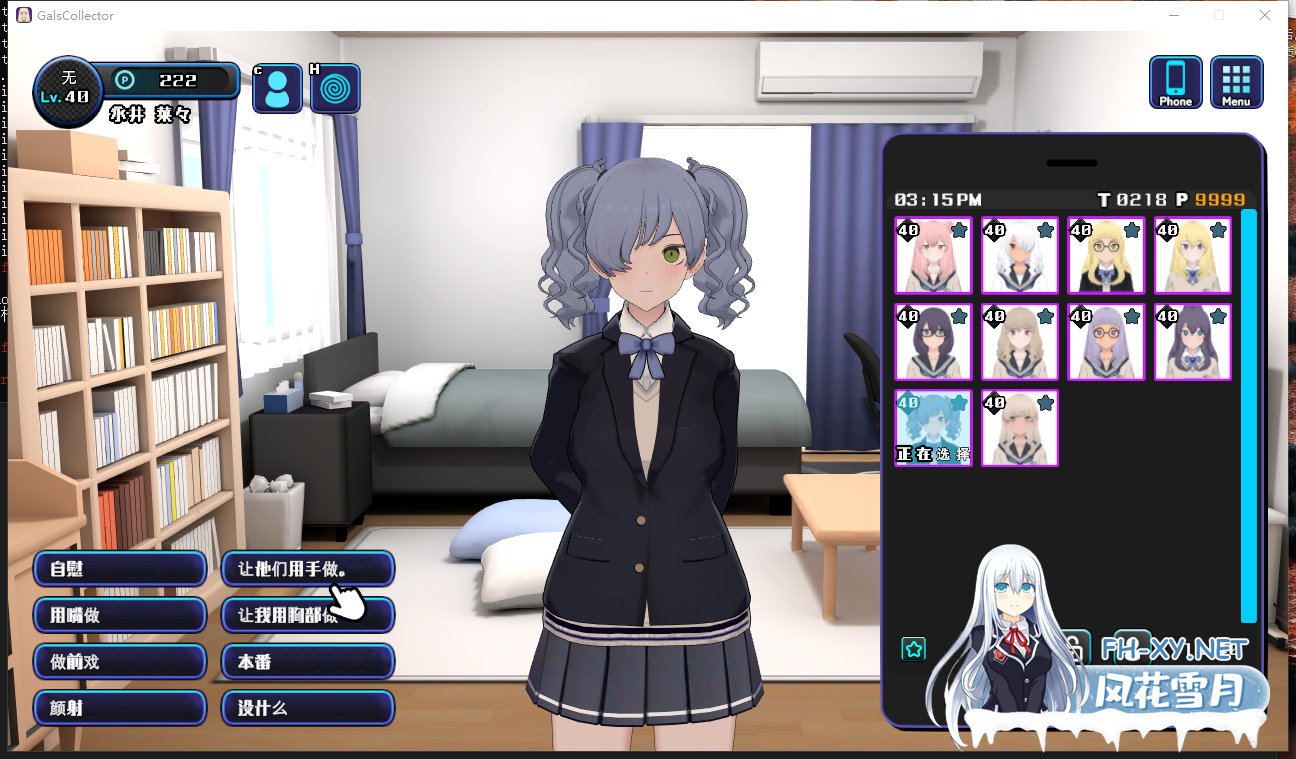
Task: Click the 颜射 action button
Action: tap(119, 708)
